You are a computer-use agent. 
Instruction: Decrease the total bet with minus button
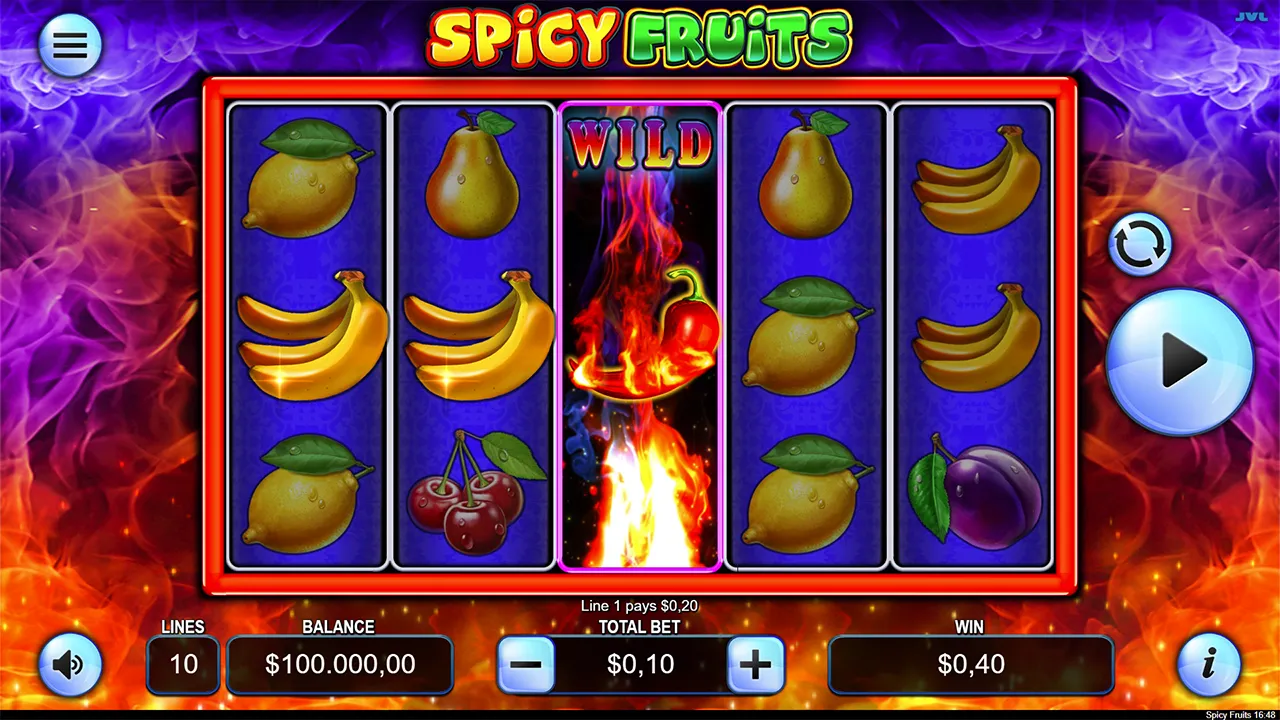[x=526, y=664]
